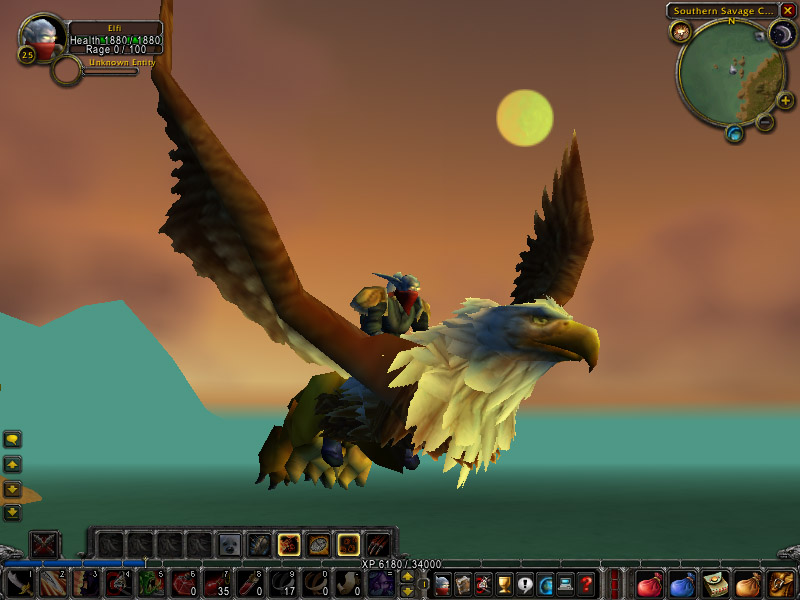Open the character info micro button

click(x=443, y=583)
